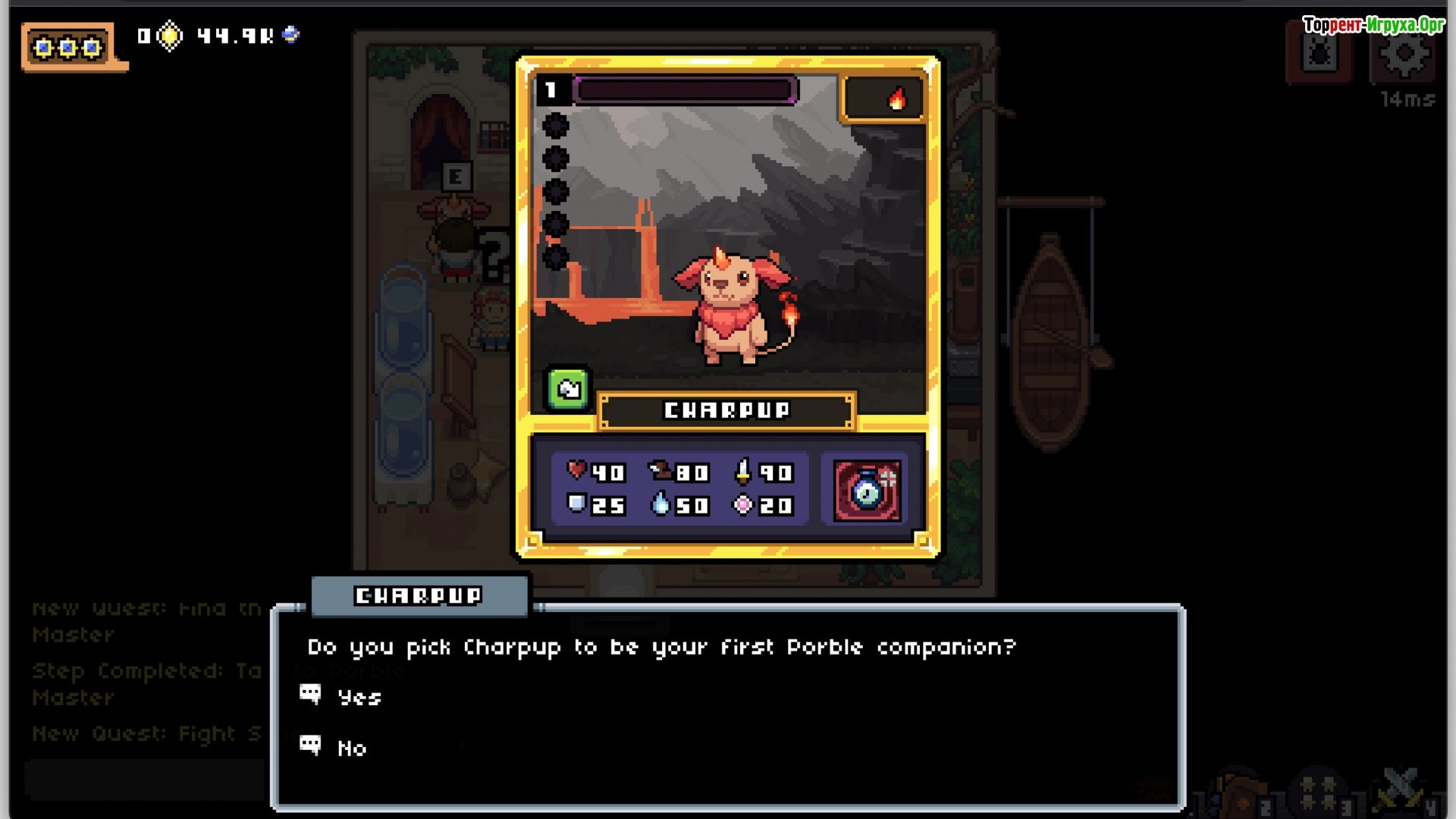1456x819 pixels.
Task: Choose the Yes dialogue option
Action: pyautogui.click(x=359, y=698)
